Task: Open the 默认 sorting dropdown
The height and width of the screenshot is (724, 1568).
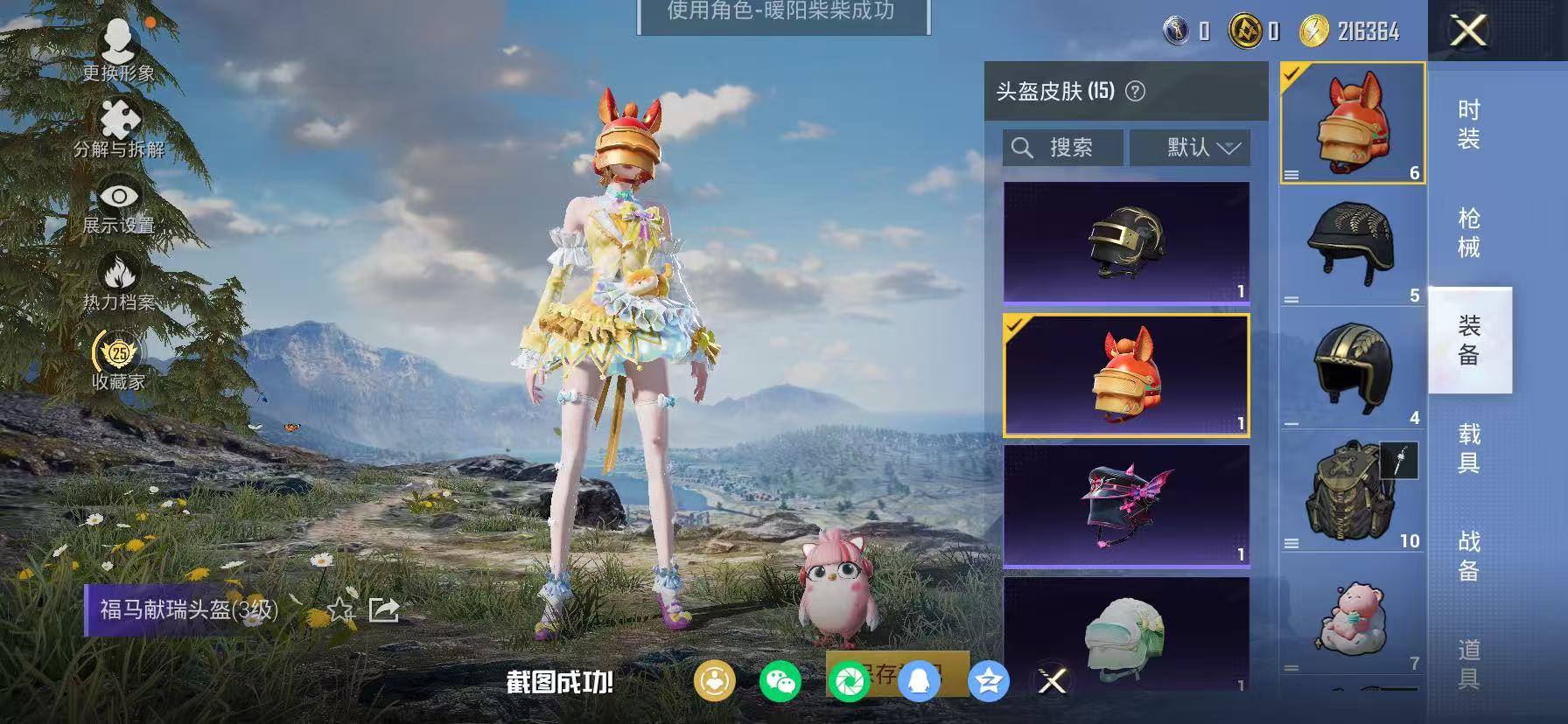Action: pos(1190,147)
